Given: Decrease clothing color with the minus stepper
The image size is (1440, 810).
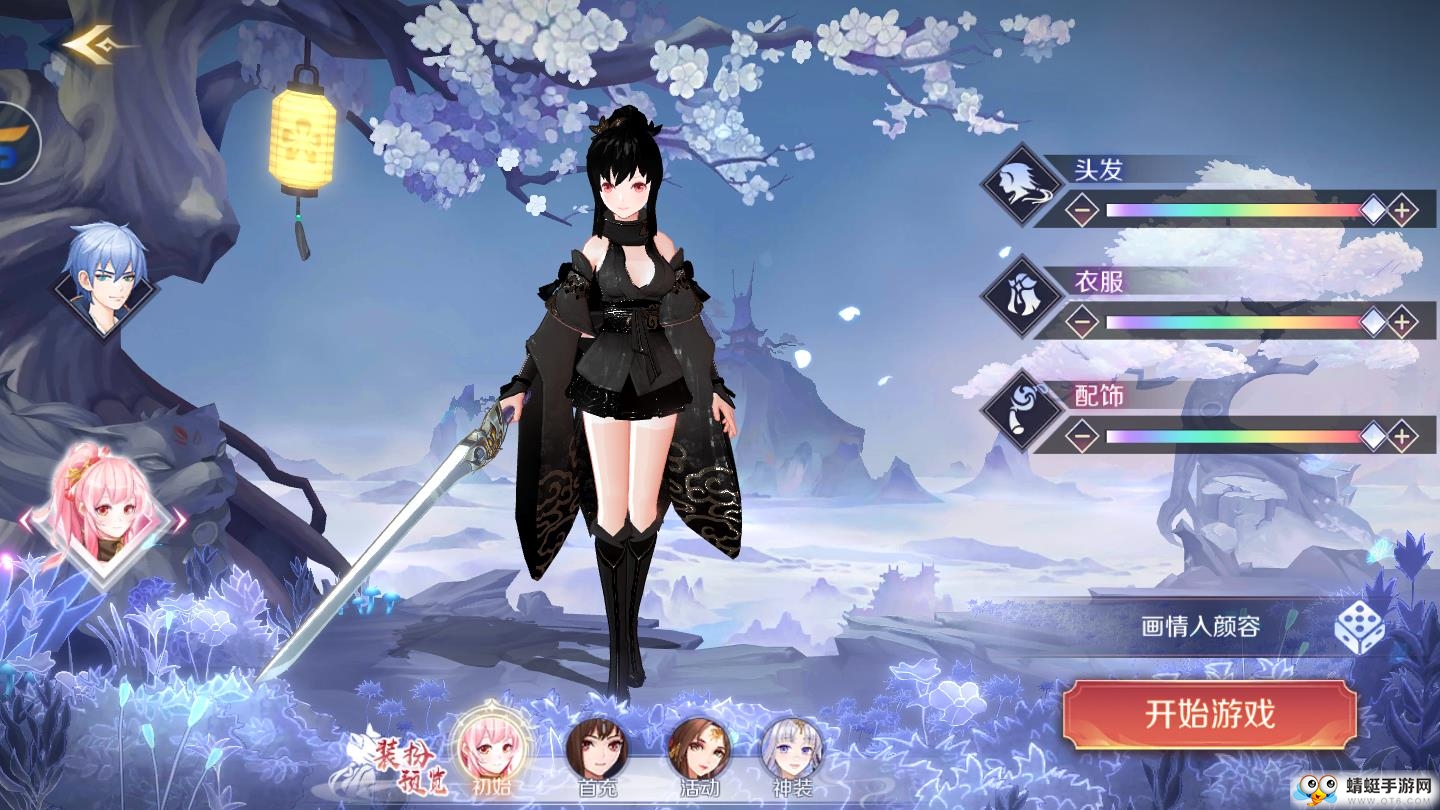Looking at the screenshot, I should pos(1083,320).
